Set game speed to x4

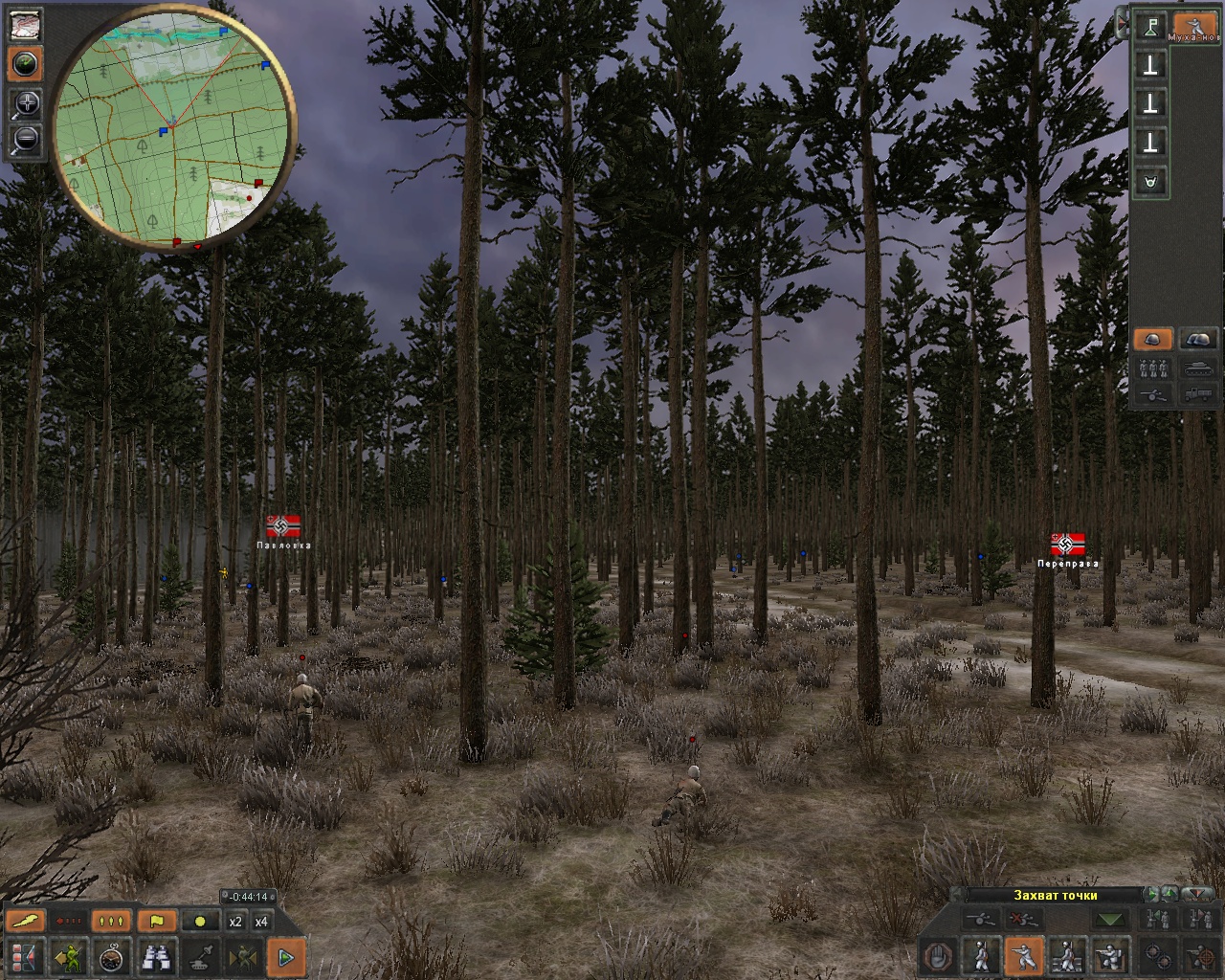click(x=260, y=922)
